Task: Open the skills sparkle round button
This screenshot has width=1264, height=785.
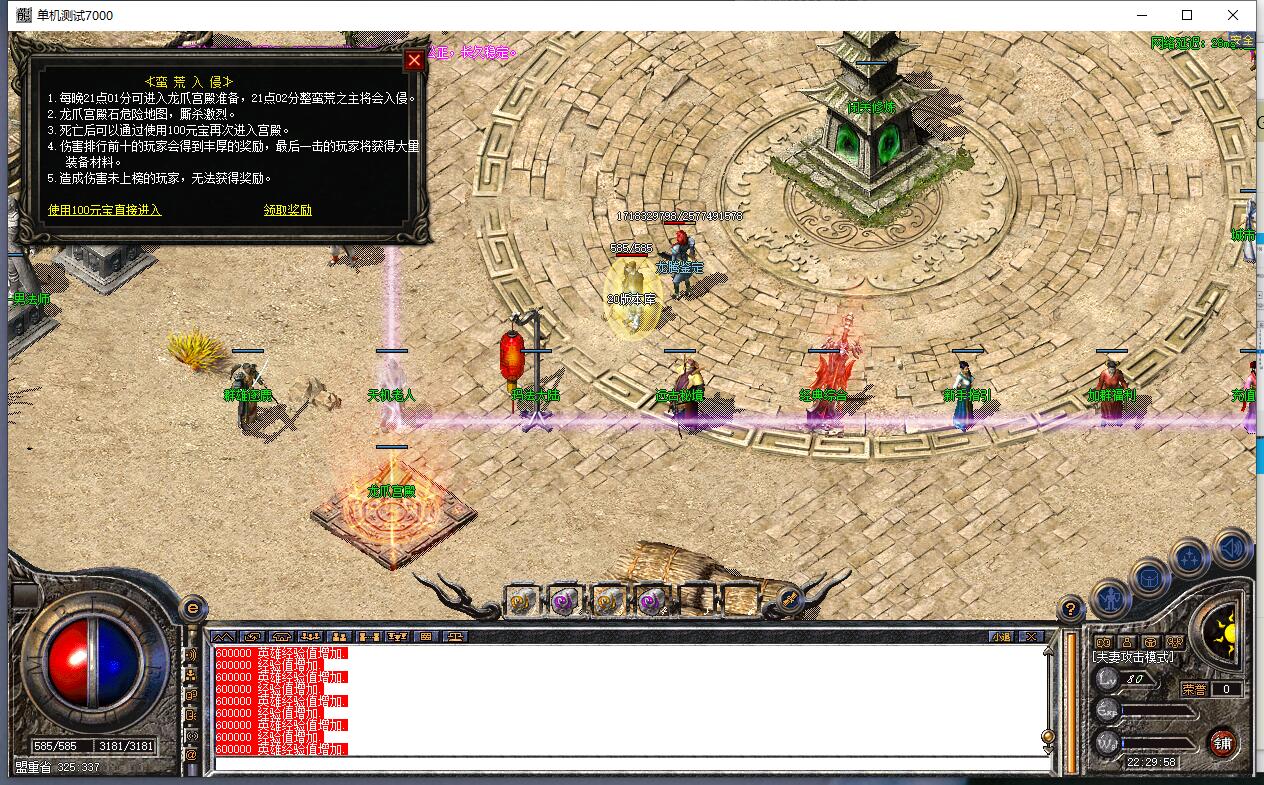Action: [1191, 558]
